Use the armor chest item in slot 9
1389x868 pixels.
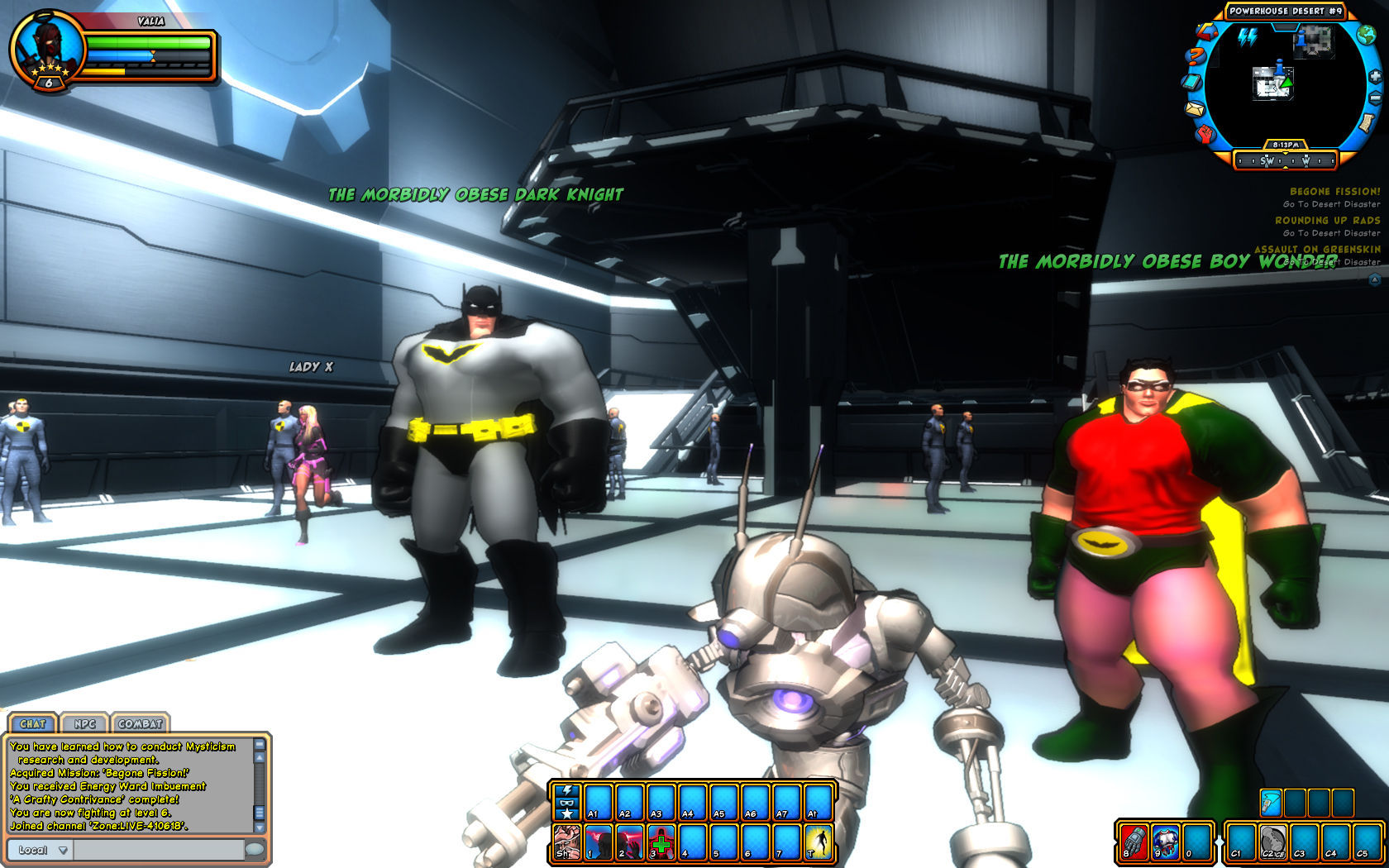pos(1166,842)
